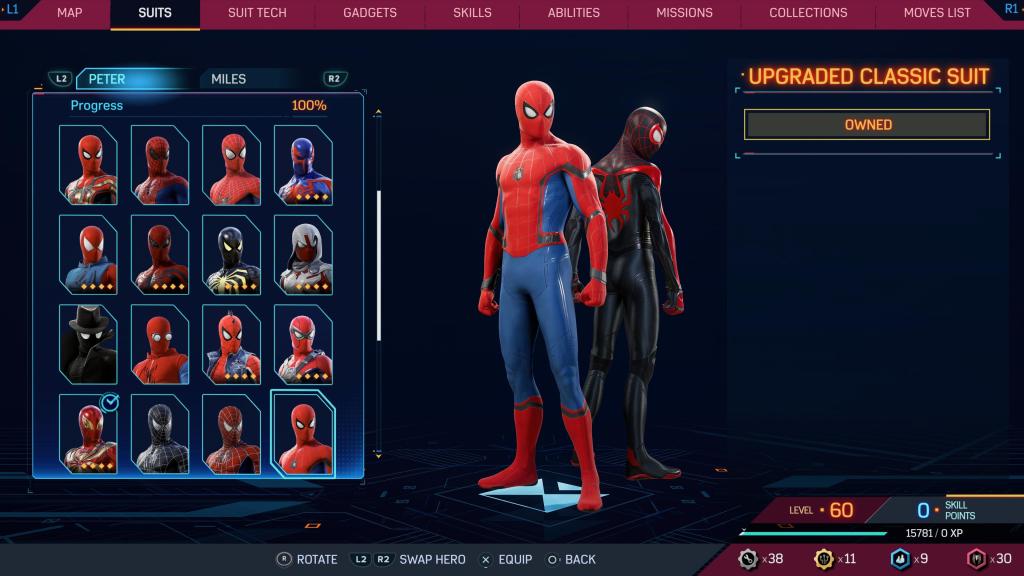Switch to the Suit Tech tab
This screenshot has width=1024, height=576.
pyautogui.click(x=257, y=13)
